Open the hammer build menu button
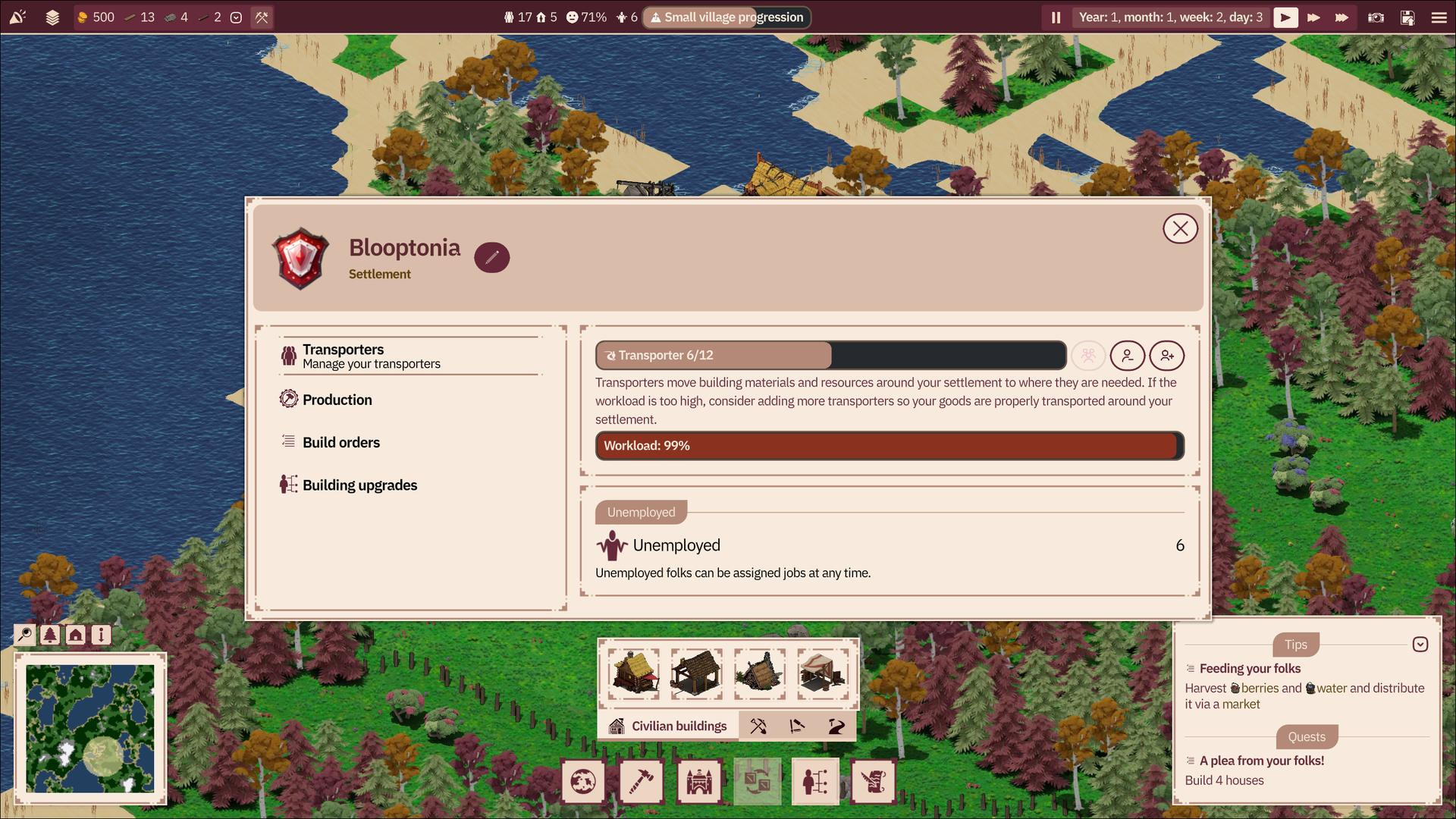 pos(641,781)
